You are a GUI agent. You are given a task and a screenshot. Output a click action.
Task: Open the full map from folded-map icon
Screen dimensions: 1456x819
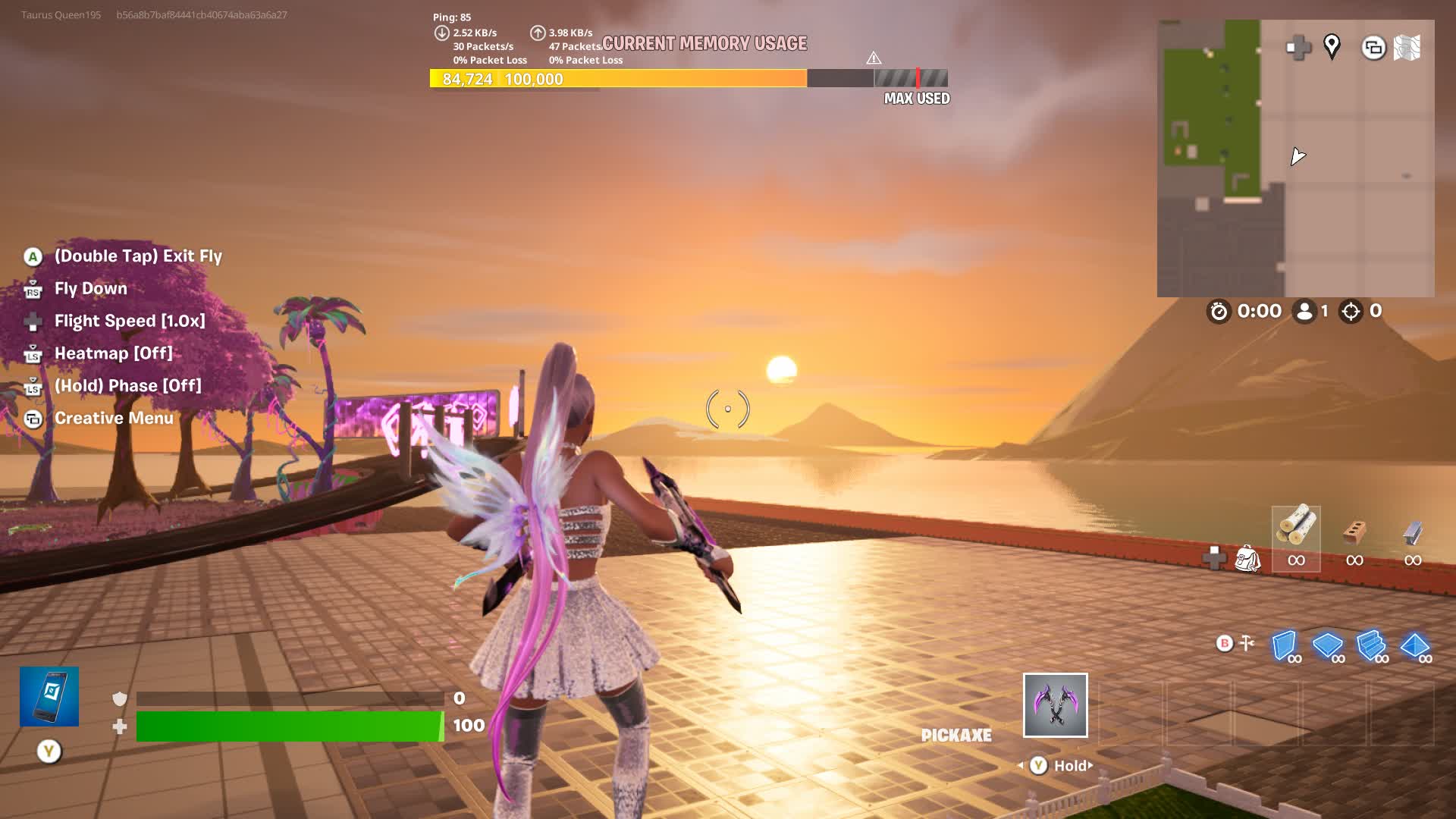[1407, 48]
